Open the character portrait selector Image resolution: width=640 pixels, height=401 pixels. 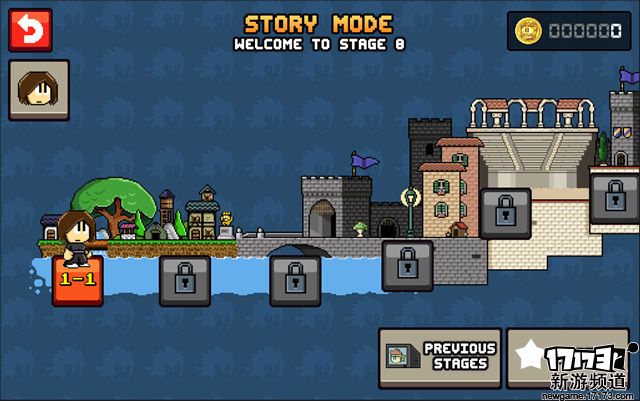(38, 90)
